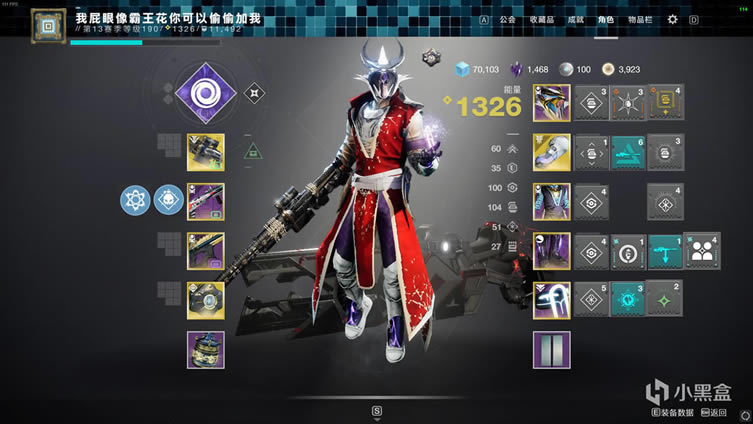Open the Void subclass diamond icon

coord(203,94)
